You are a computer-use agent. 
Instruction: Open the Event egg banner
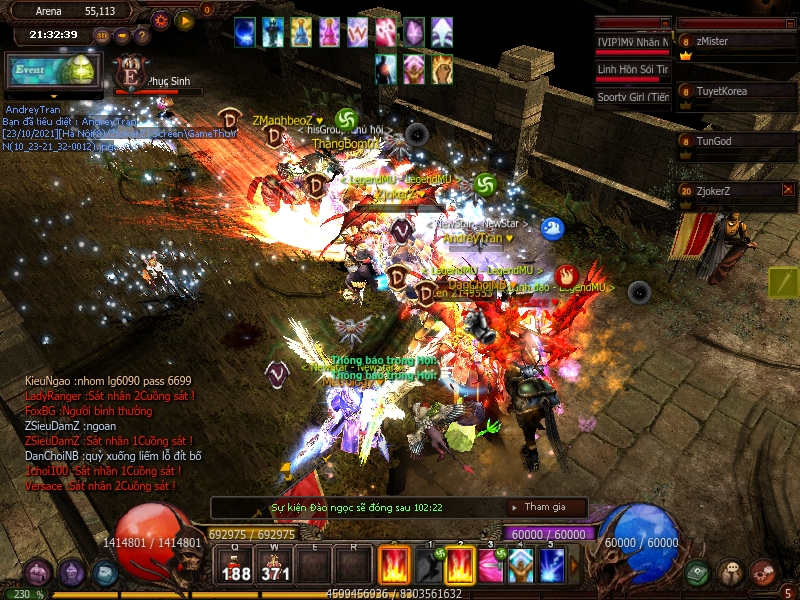coord(53,71)
